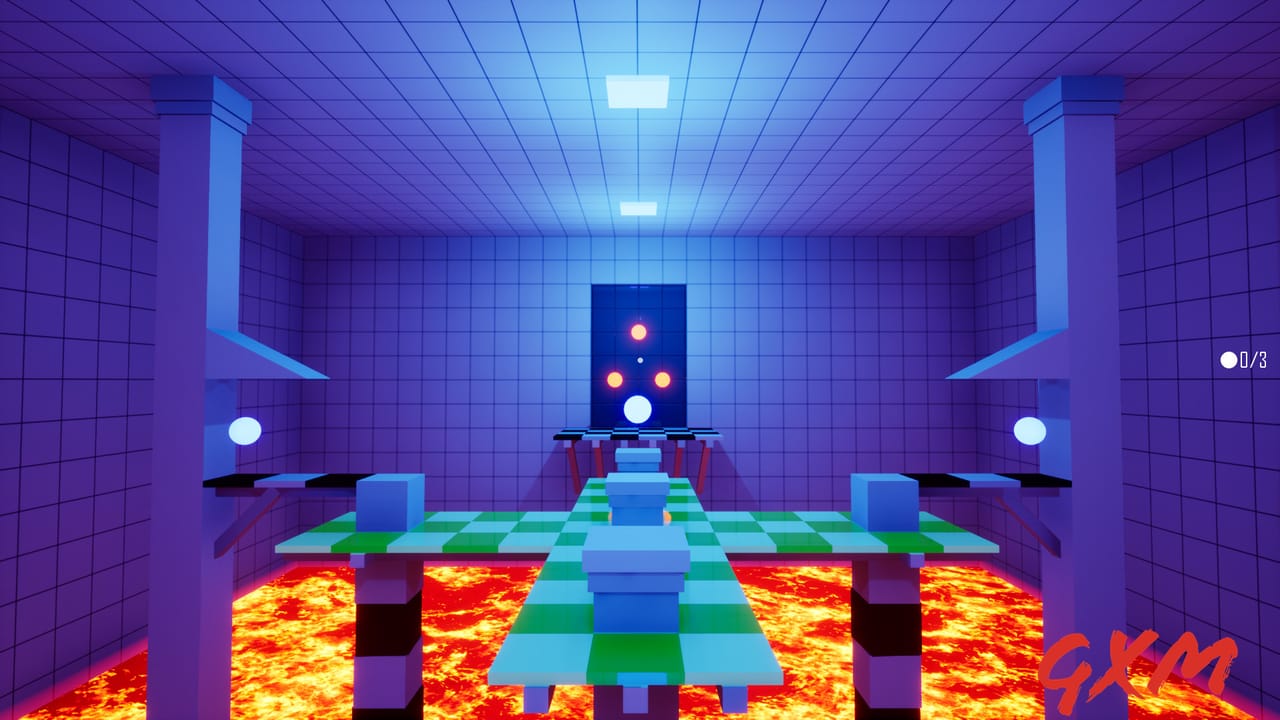Select the large glowing white sphere below the panel
Image resolution: width=1280 pixels, height=720 pixels.
pos(638,408)
